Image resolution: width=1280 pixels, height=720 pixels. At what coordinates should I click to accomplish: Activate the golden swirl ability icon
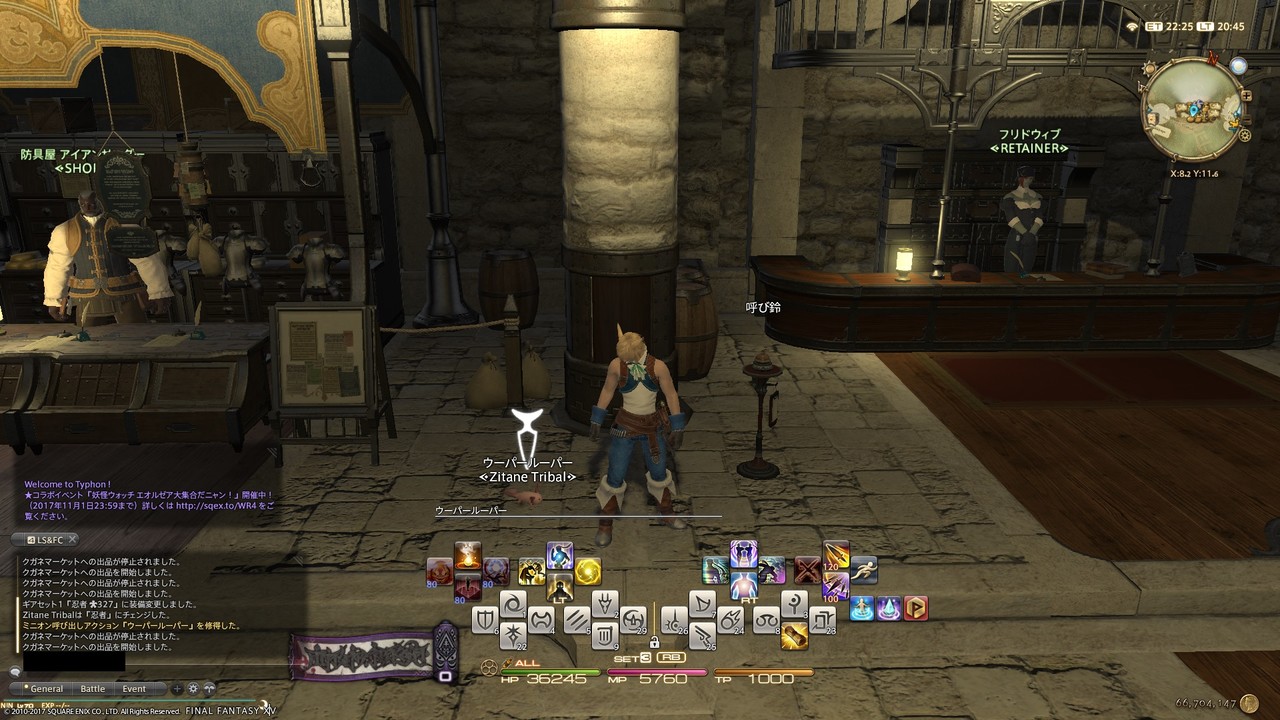pyautogui.click(x=588, y=571)
